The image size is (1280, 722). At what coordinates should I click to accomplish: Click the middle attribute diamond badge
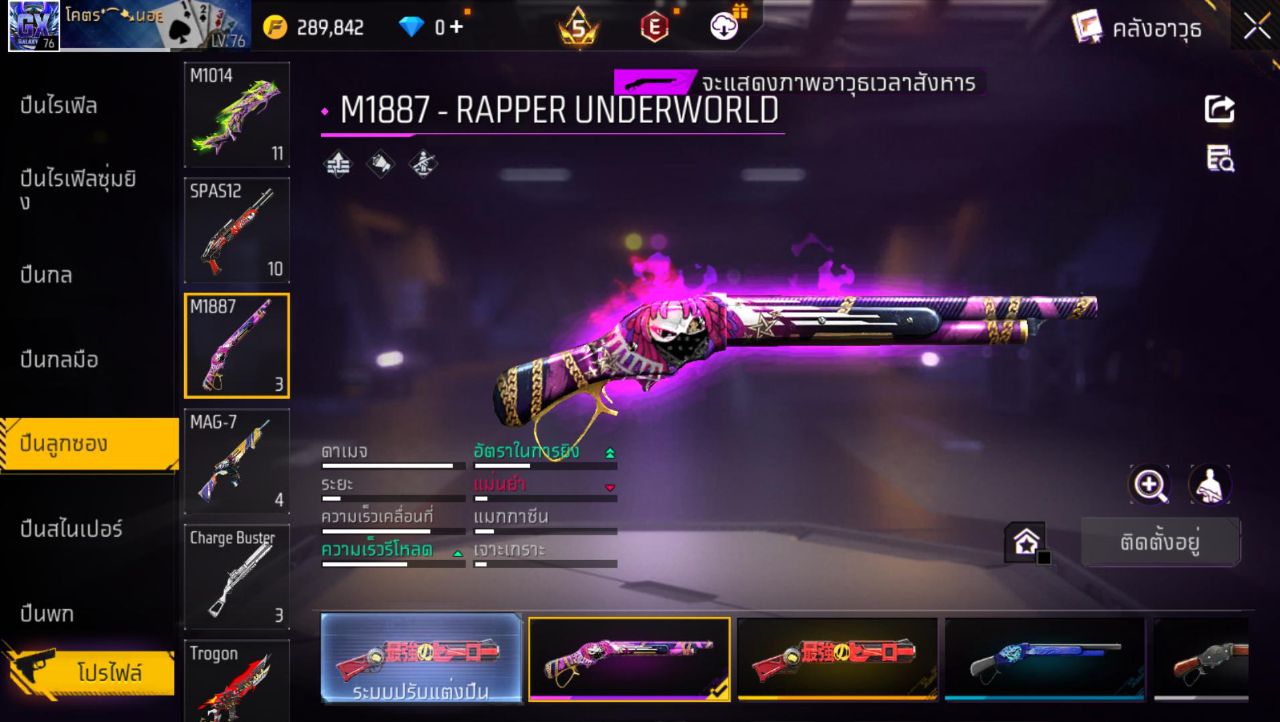379,163
